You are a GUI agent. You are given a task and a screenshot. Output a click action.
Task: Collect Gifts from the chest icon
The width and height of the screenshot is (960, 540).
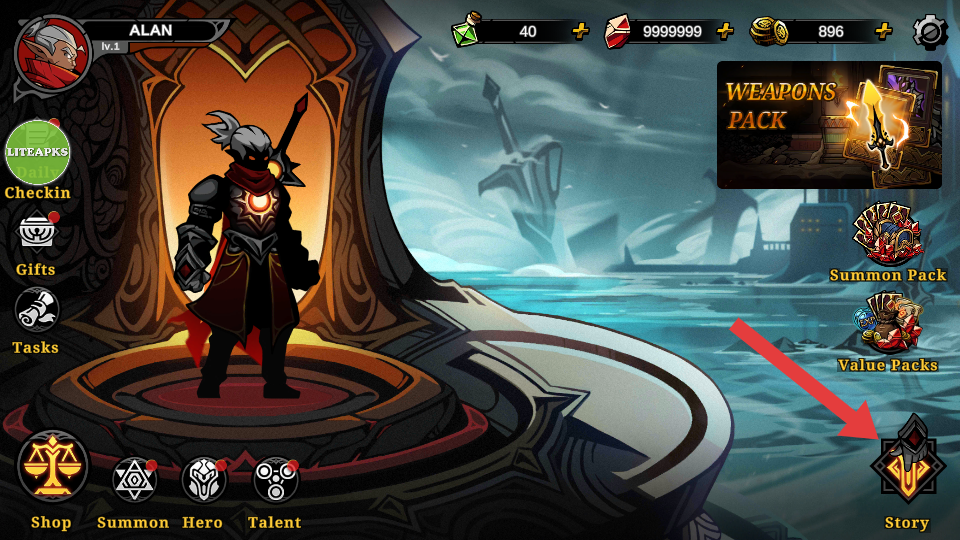(36, 234)
